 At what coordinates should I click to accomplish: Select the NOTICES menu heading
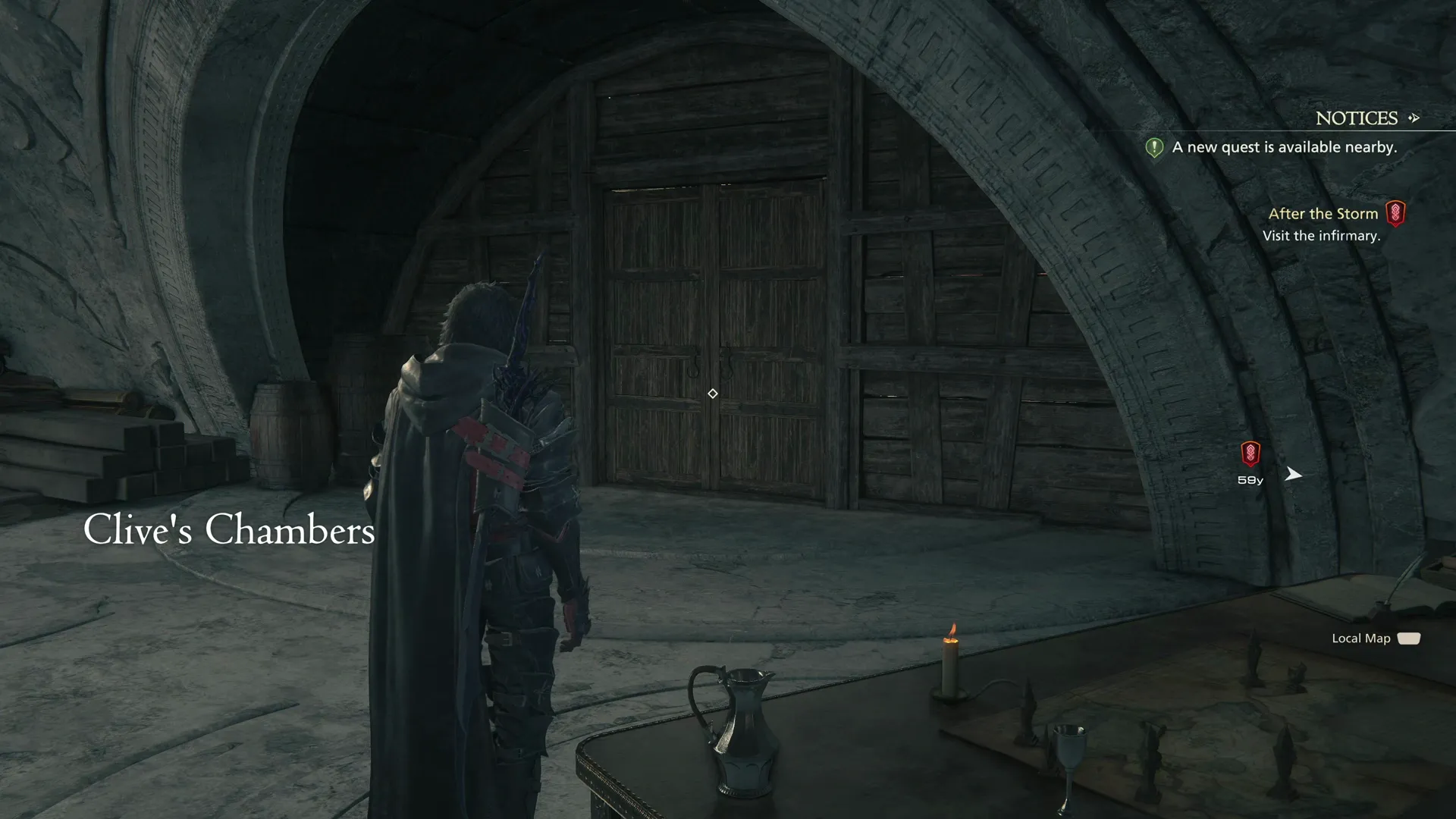tap(1357, 118)
